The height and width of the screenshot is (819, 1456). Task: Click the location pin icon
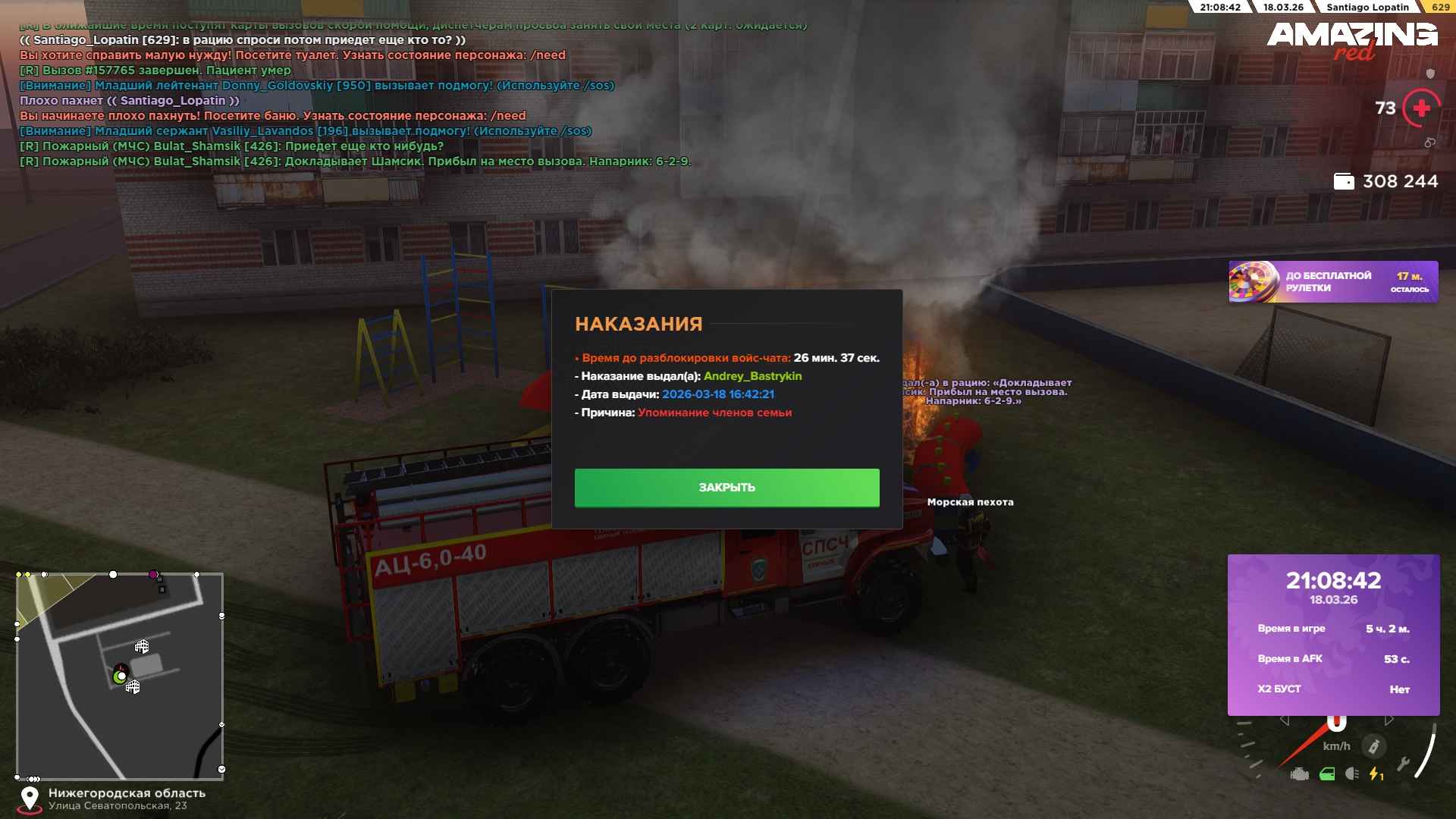pyautogui.click(x=30, y=799)
